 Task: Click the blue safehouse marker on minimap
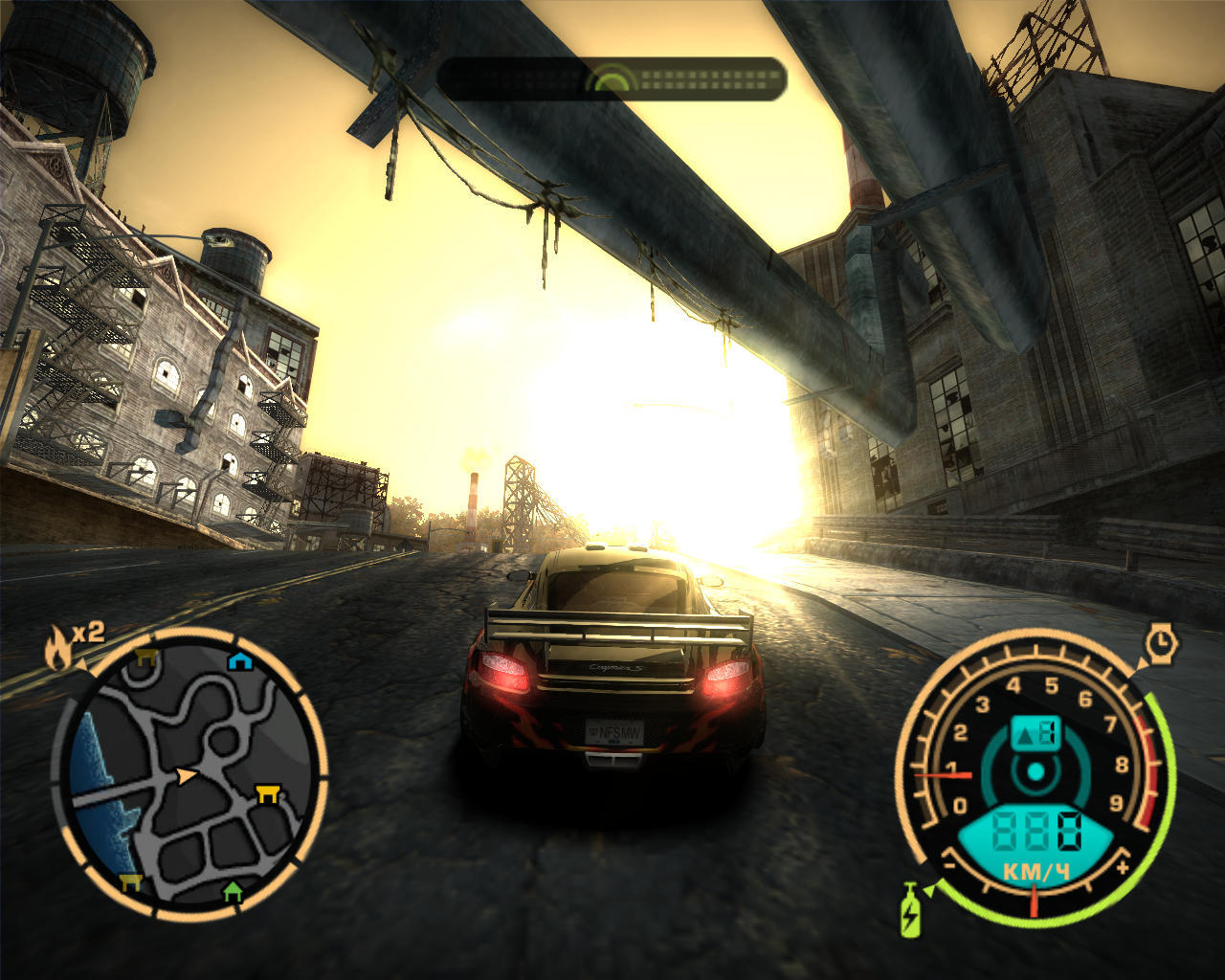pyautogui.click(x=238, y=661)
